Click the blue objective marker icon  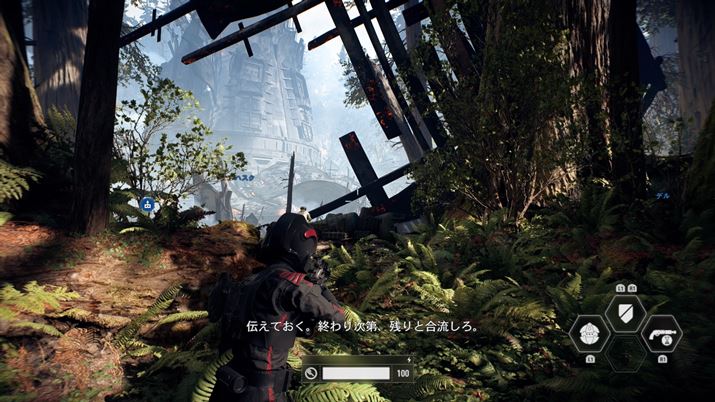[x=147, y=205]
